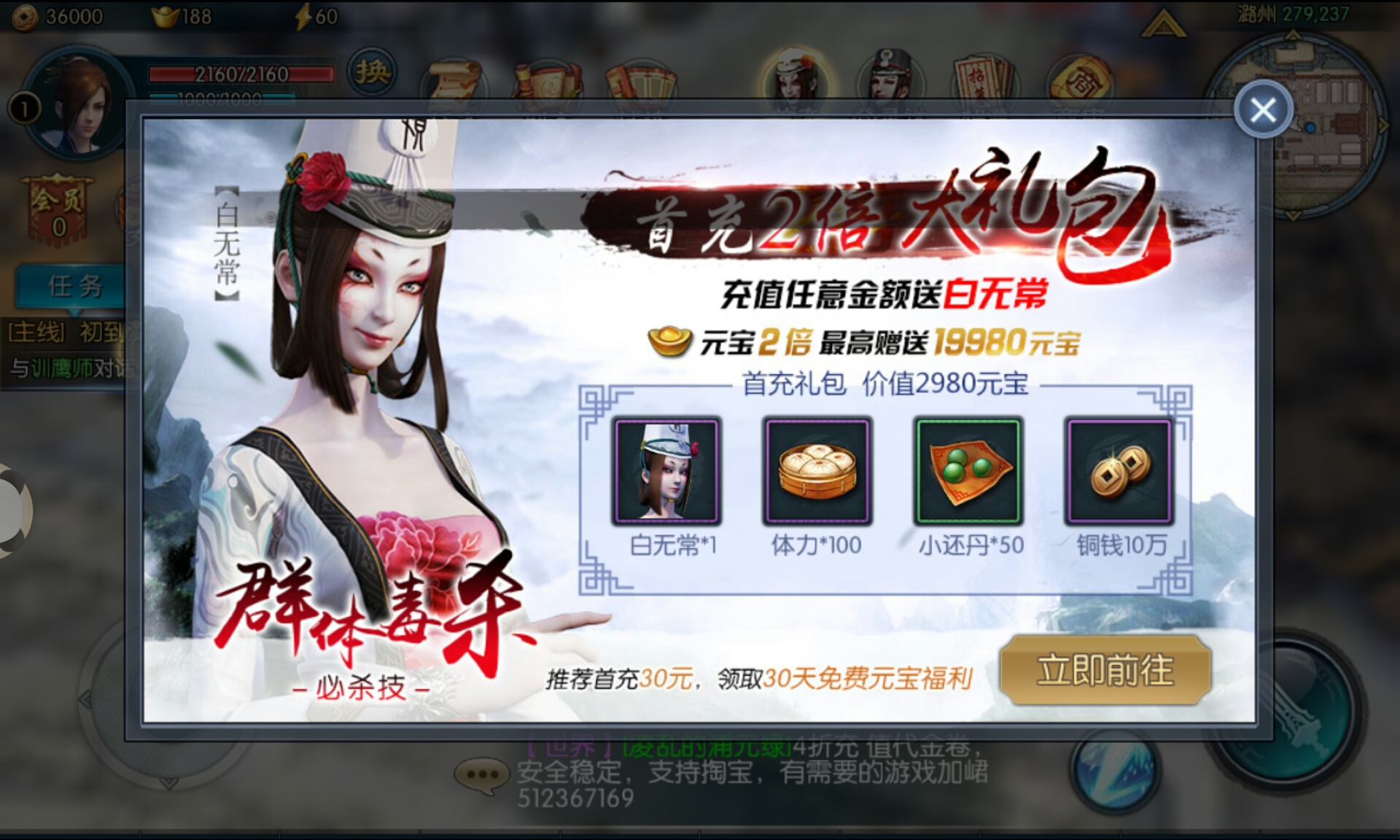Select the 白无常*1 reward item icon
Viewport: 1400px width, 840px height.
(x=665, y=470)
